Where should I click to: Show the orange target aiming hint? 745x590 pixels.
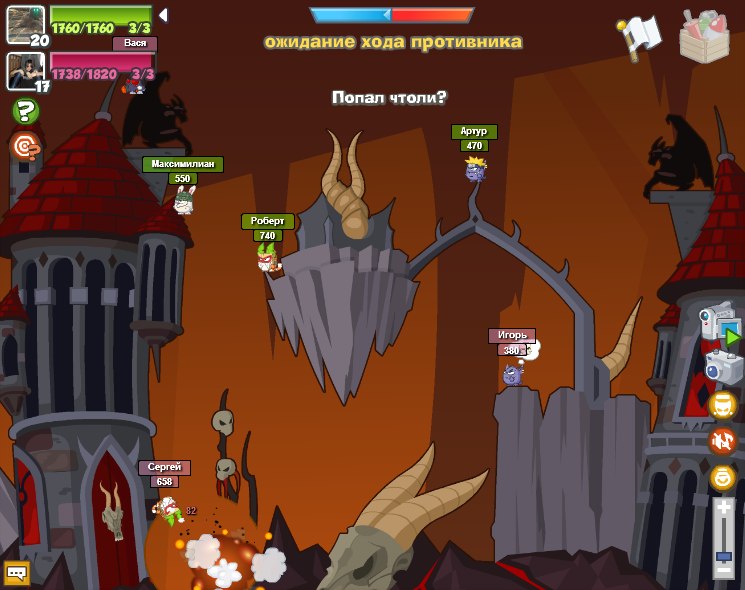pyautogui.click(x=25, y=147)
